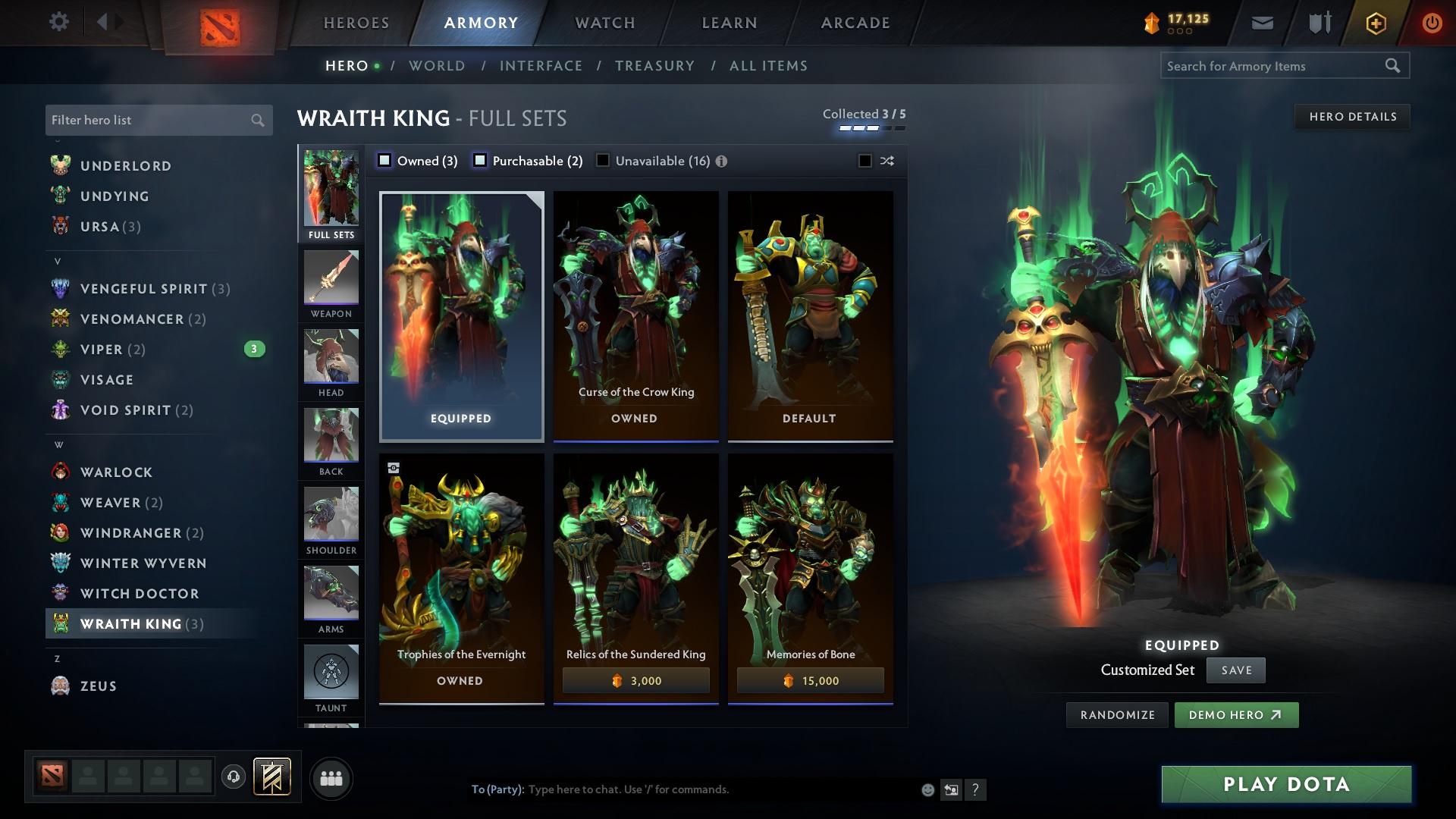This screenshot has height=819, width=1456.
Task: Select Zeus from the hero list
Action: click(x=98, y=686)
